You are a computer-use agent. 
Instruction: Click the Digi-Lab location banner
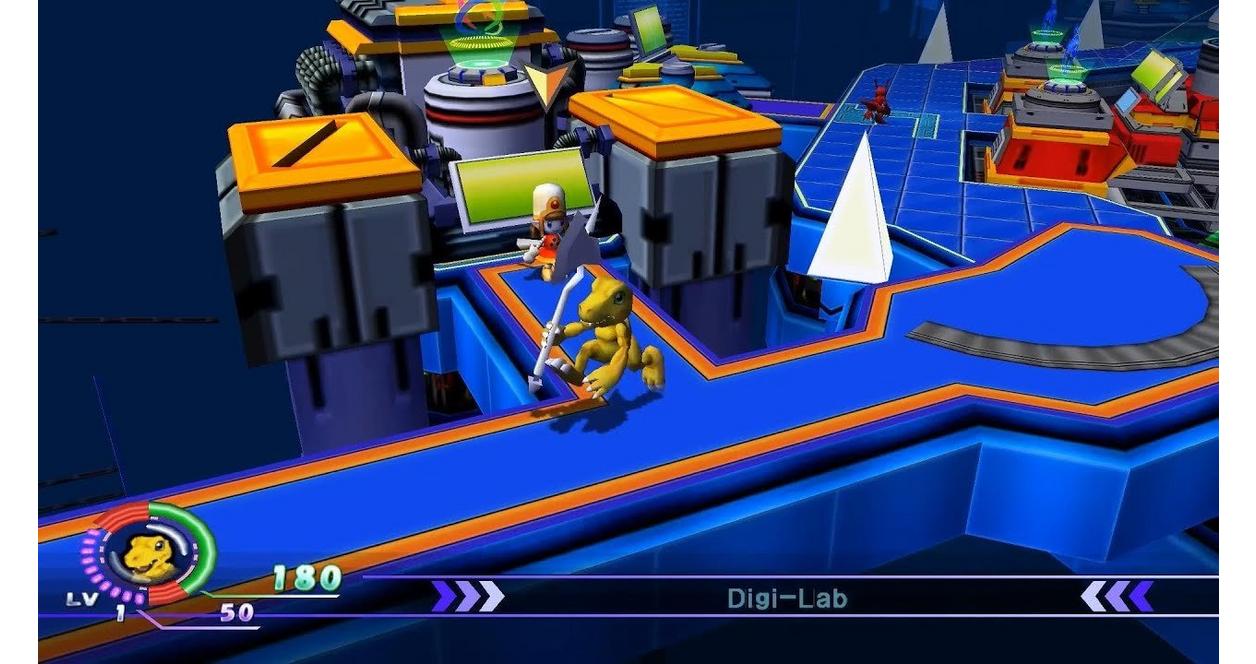coord(787,598)
